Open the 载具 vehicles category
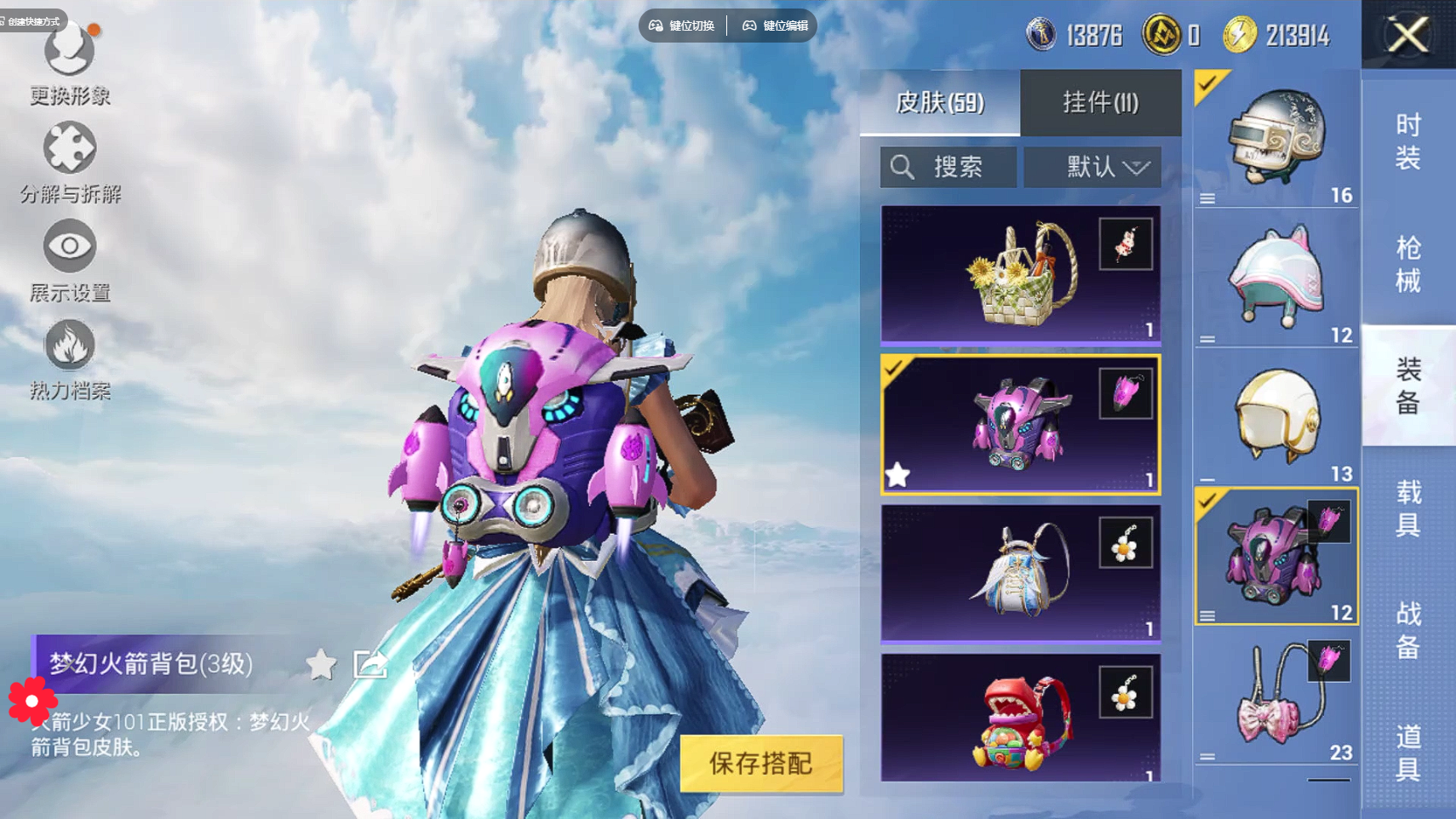Screen dimensions: 1456x819 pos(1408,508)
